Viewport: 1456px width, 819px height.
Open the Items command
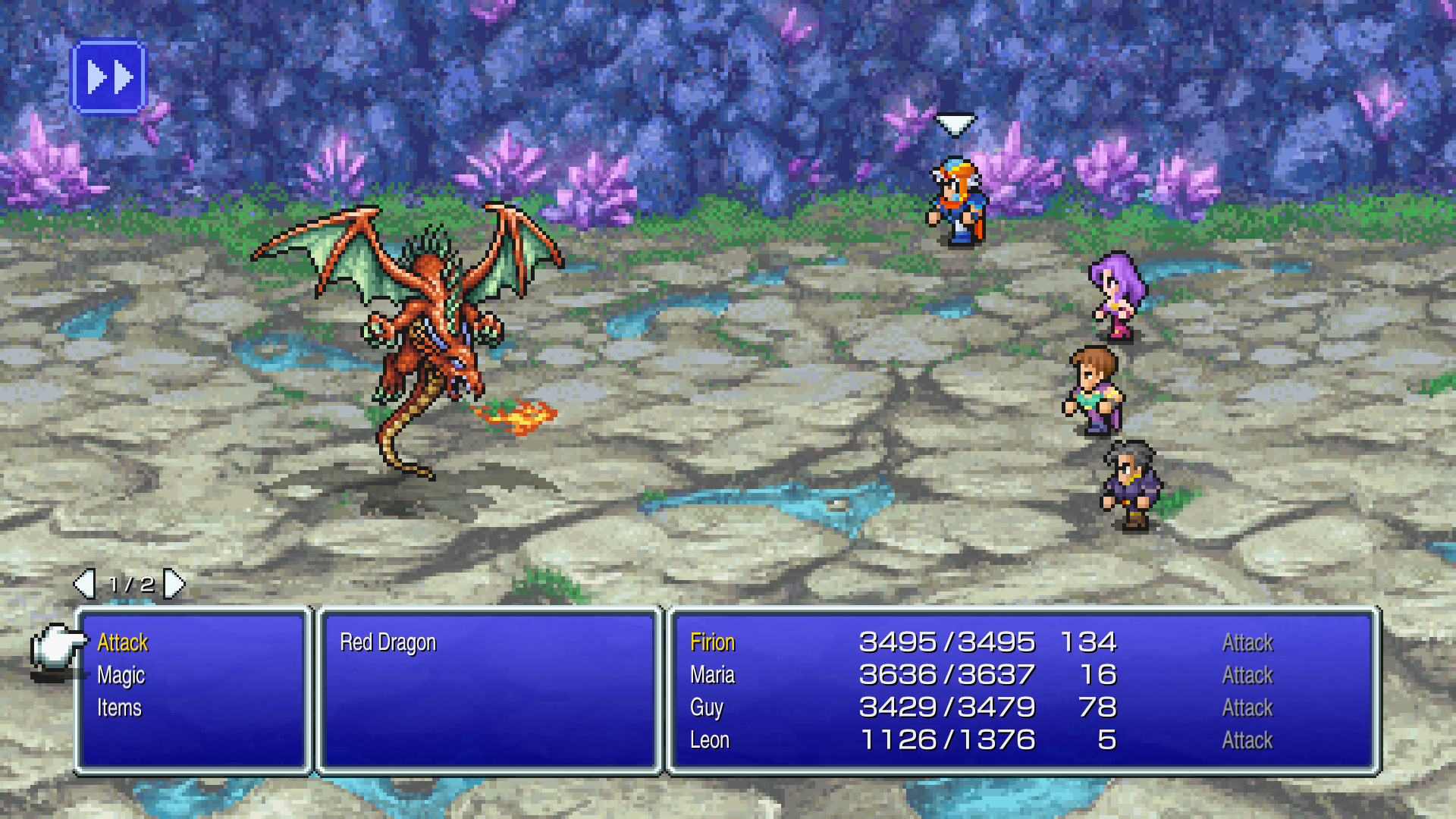tap(119, 708)
